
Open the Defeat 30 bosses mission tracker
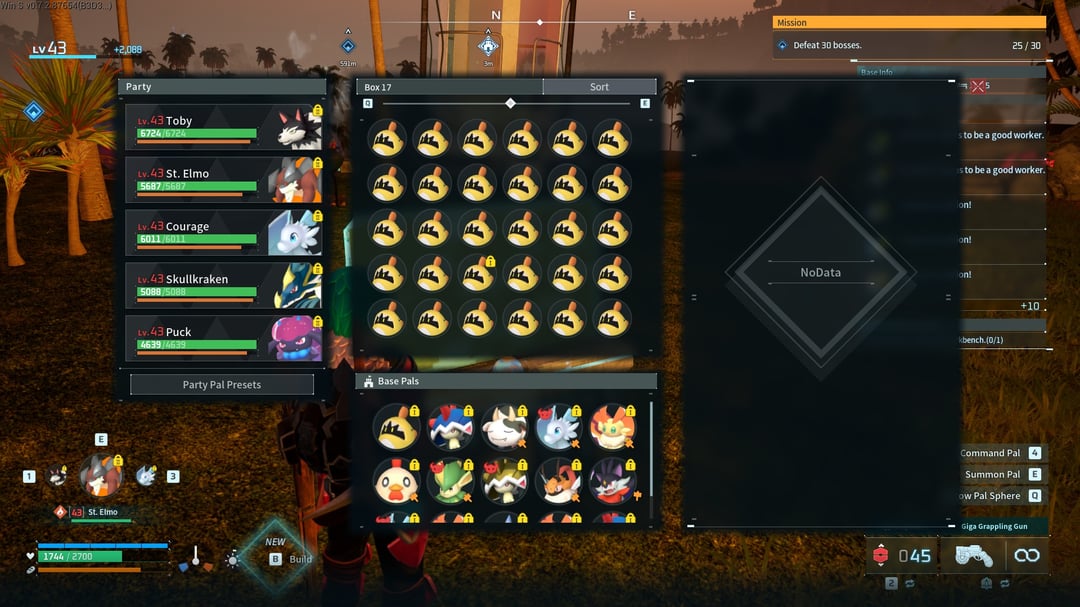pos(909,45)
